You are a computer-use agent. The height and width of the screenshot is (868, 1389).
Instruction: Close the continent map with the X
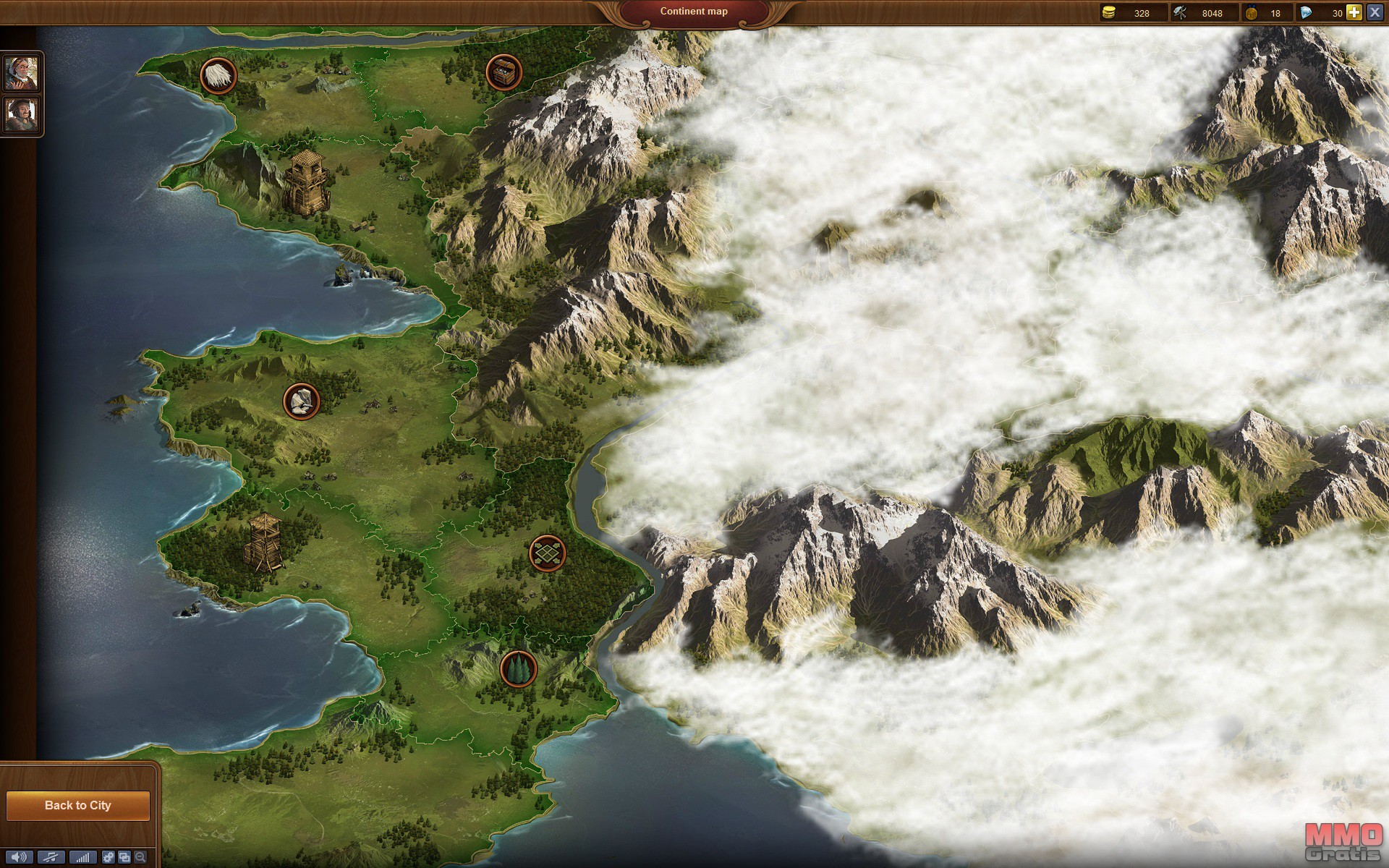(x=1375, y=12)
